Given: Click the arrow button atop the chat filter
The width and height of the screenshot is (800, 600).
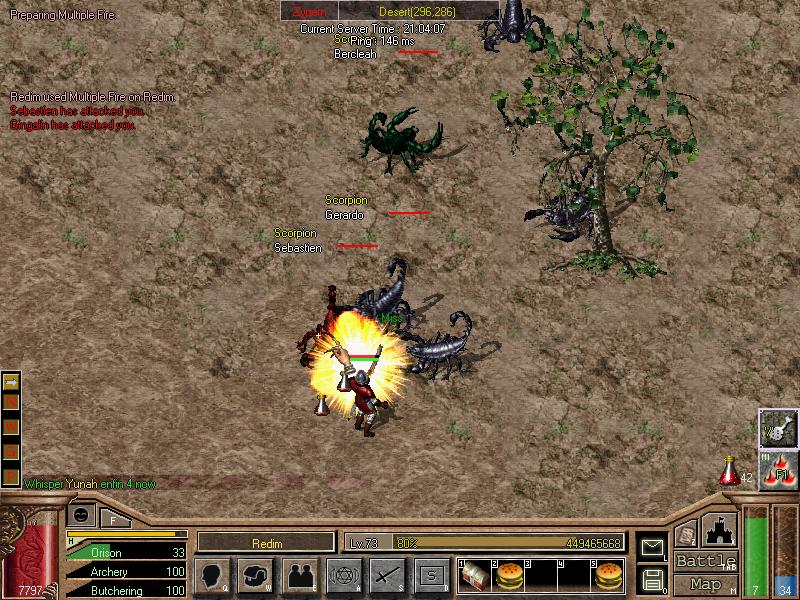Looking at the screenshot, I should tap(11, 382).
